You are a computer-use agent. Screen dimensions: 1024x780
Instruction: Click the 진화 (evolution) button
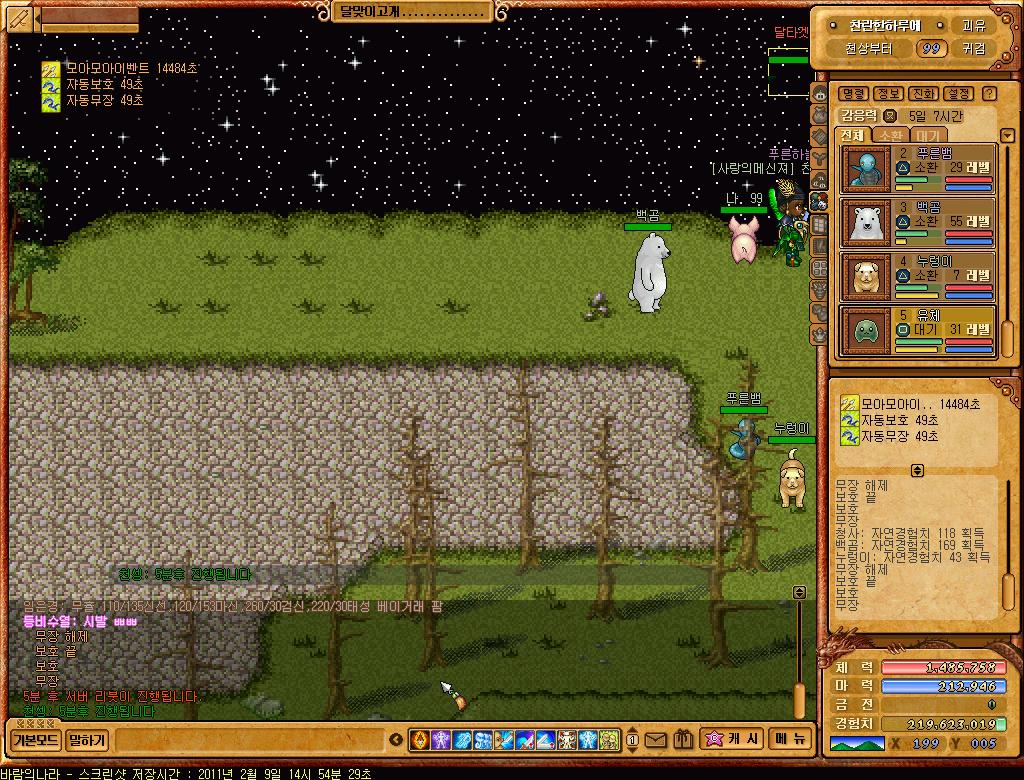tap(924, 93)
